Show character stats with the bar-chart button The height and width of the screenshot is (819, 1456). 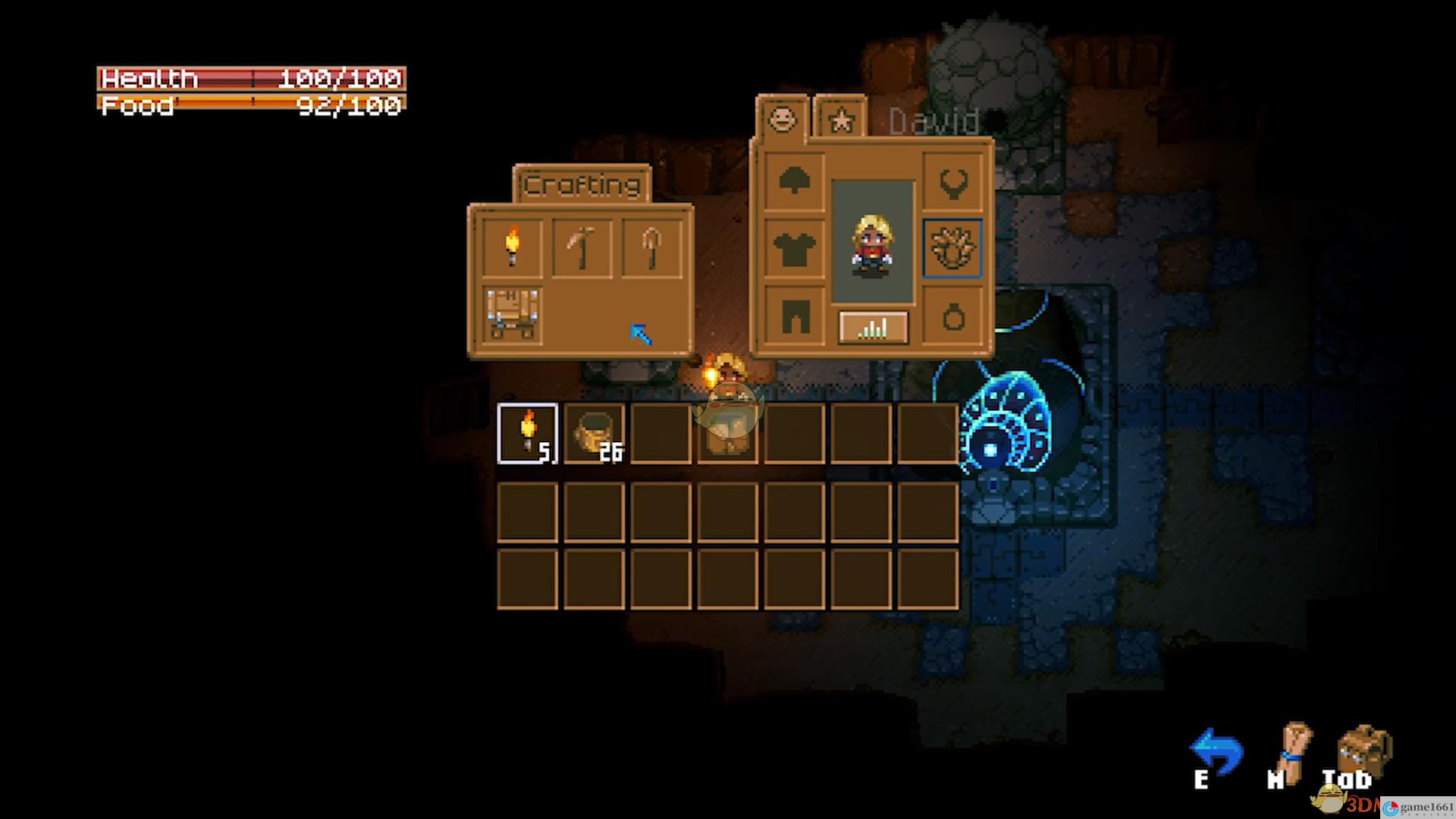pos(873,328)
